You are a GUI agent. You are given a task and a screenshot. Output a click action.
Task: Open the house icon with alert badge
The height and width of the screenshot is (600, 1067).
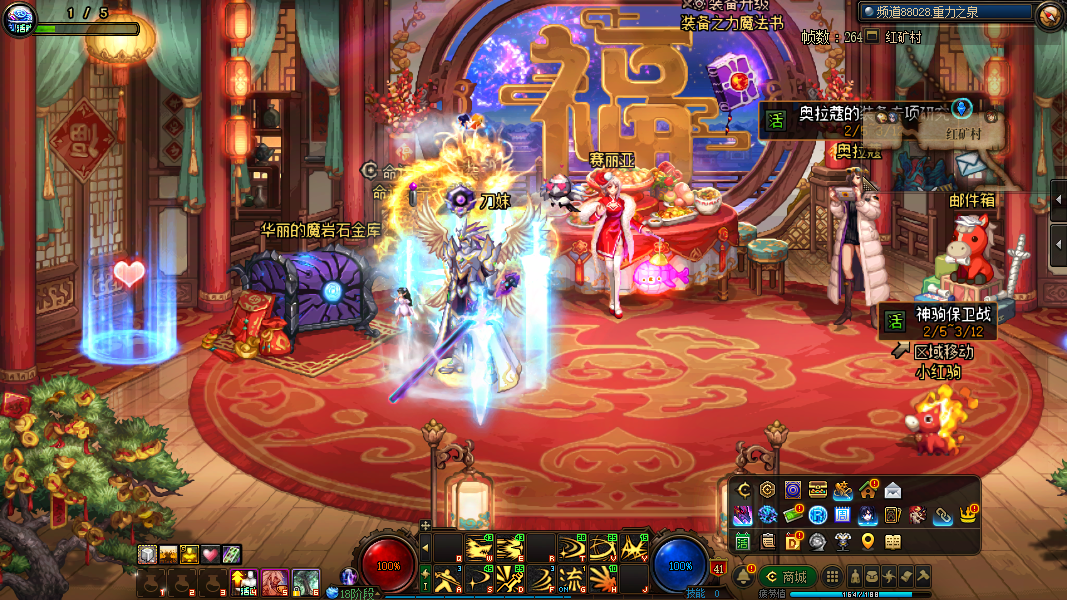click(867, 490)
